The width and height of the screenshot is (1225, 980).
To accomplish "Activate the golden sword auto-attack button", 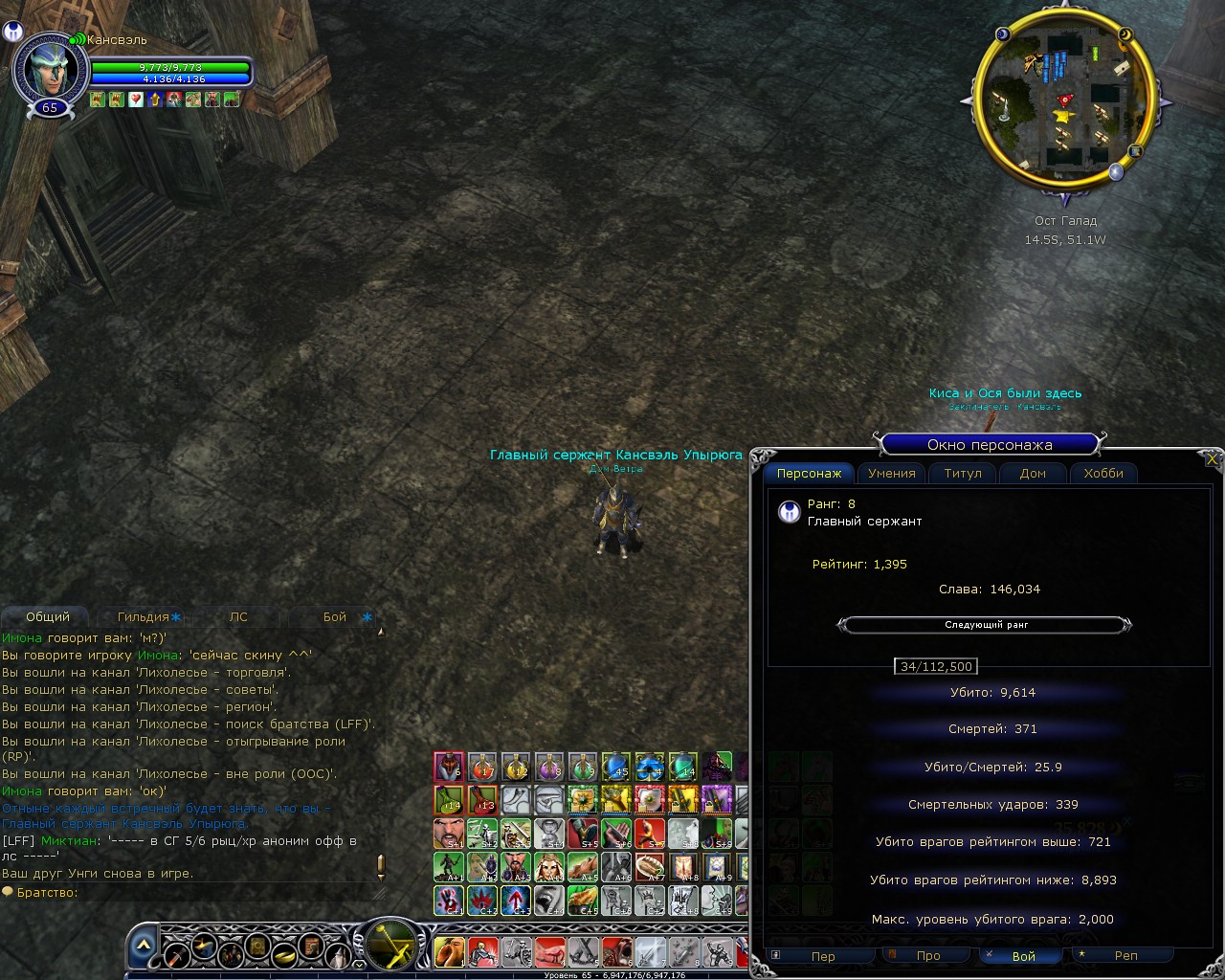I will tap(392, 946).
